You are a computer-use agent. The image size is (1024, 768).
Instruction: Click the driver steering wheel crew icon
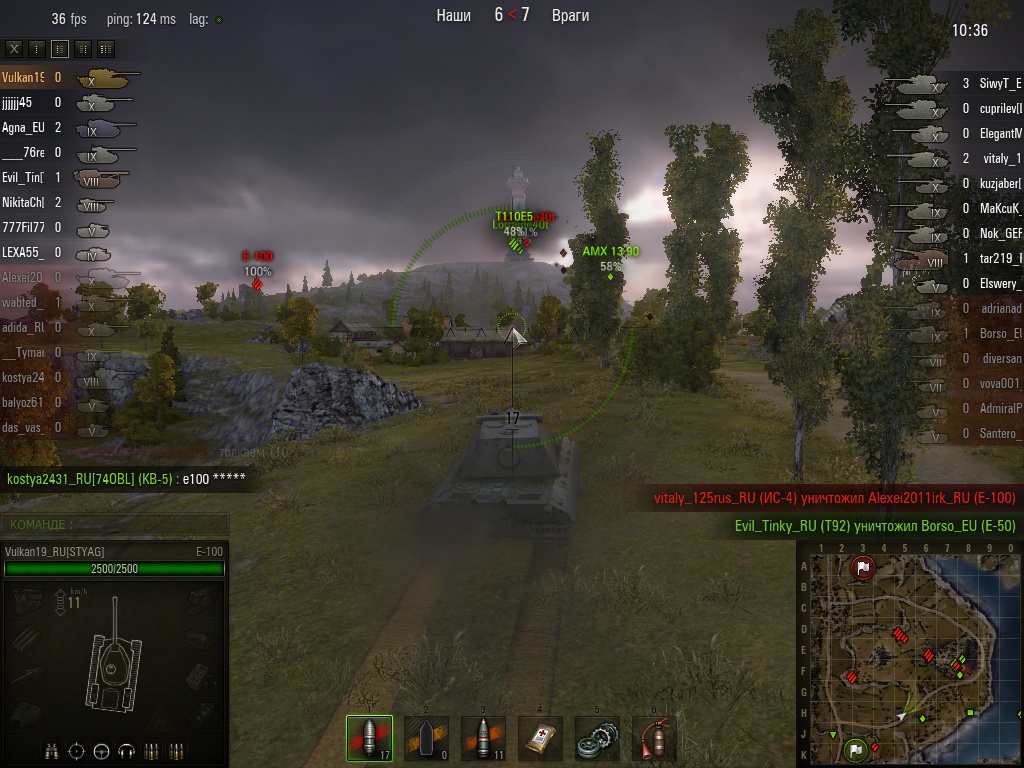101,750
